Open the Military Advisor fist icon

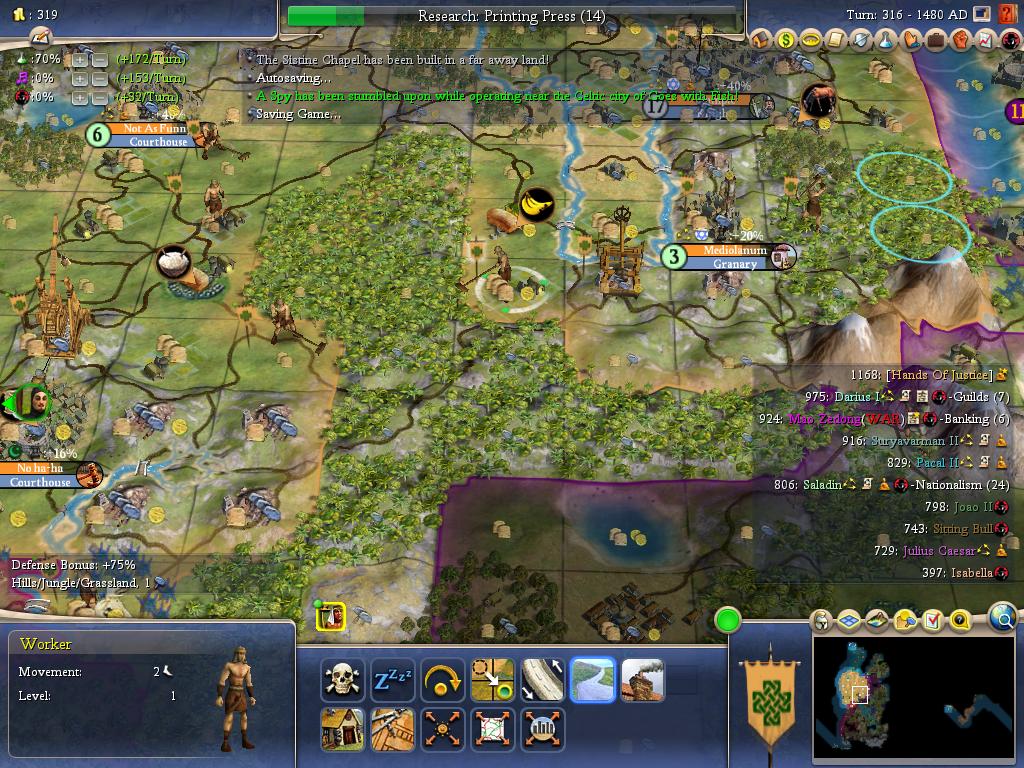(961, 40)
